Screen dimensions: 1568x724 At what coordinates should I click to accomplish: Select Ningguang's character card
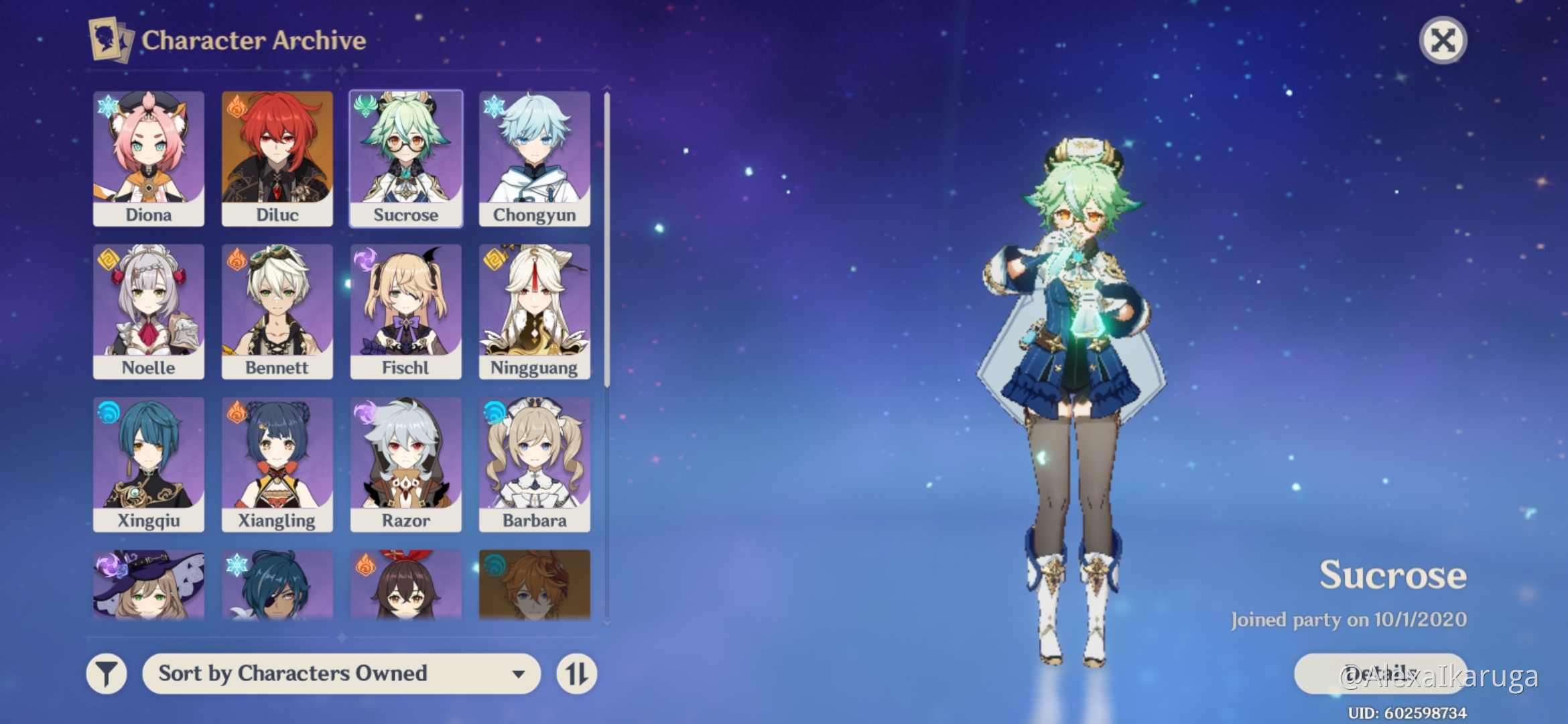click(534, 308)
